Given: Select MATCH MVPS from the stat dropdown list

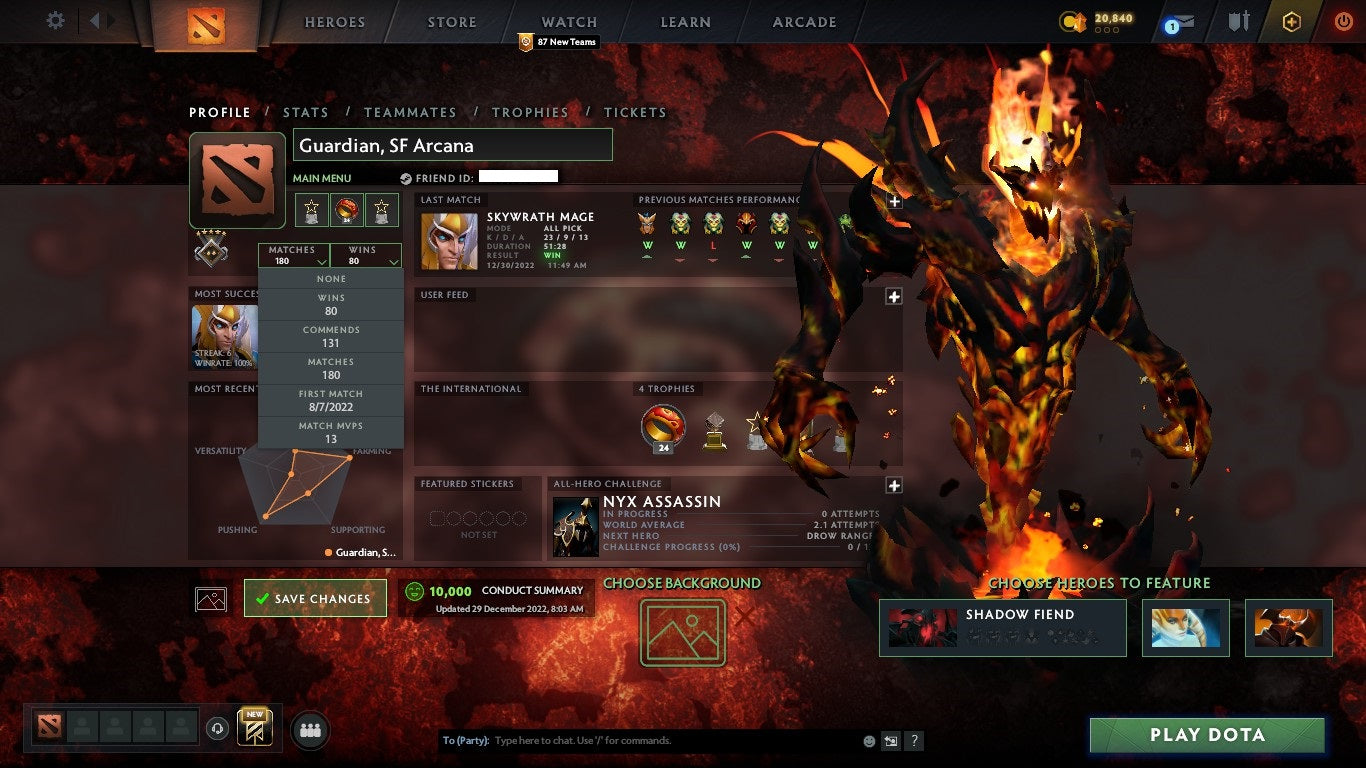Looking at the screenshot, I should 331,430.
